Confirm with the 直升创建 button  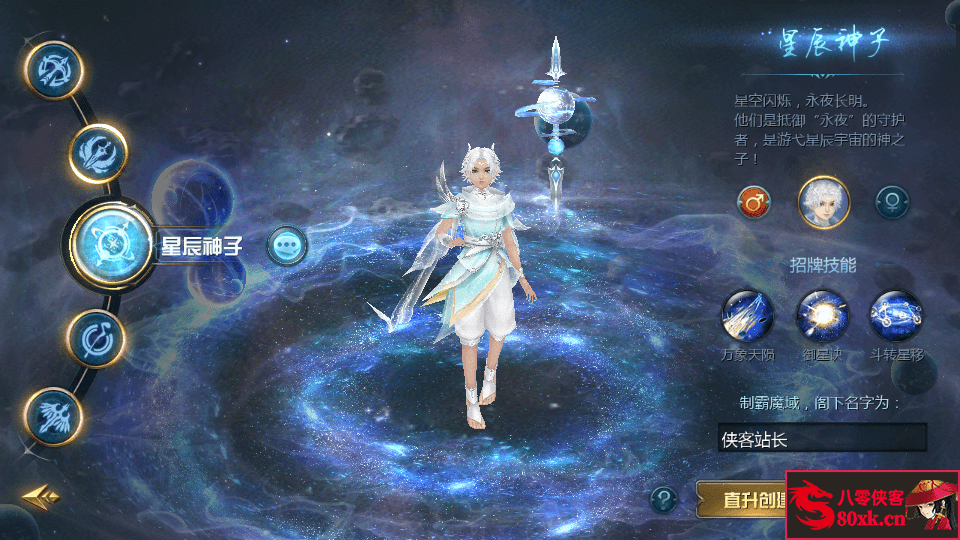pyautogui.click(x=742, y=498)
